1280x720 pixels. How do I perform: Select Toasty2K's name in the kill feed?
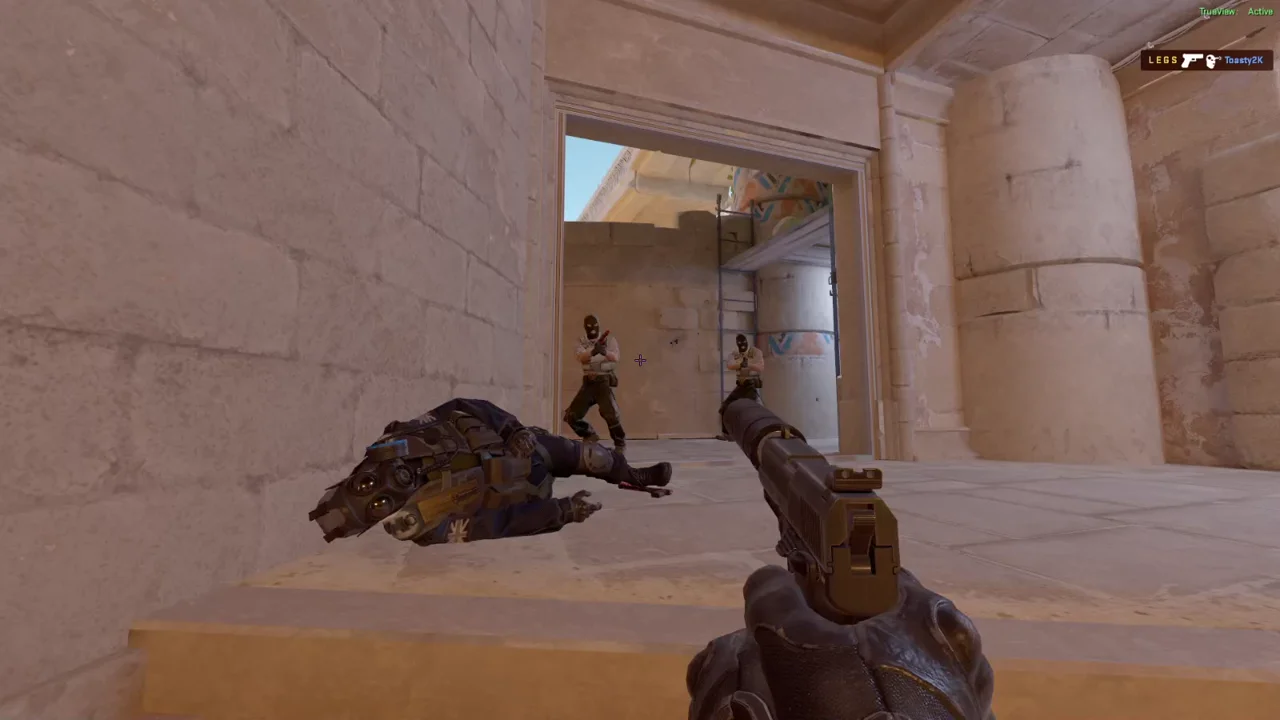1243,61
